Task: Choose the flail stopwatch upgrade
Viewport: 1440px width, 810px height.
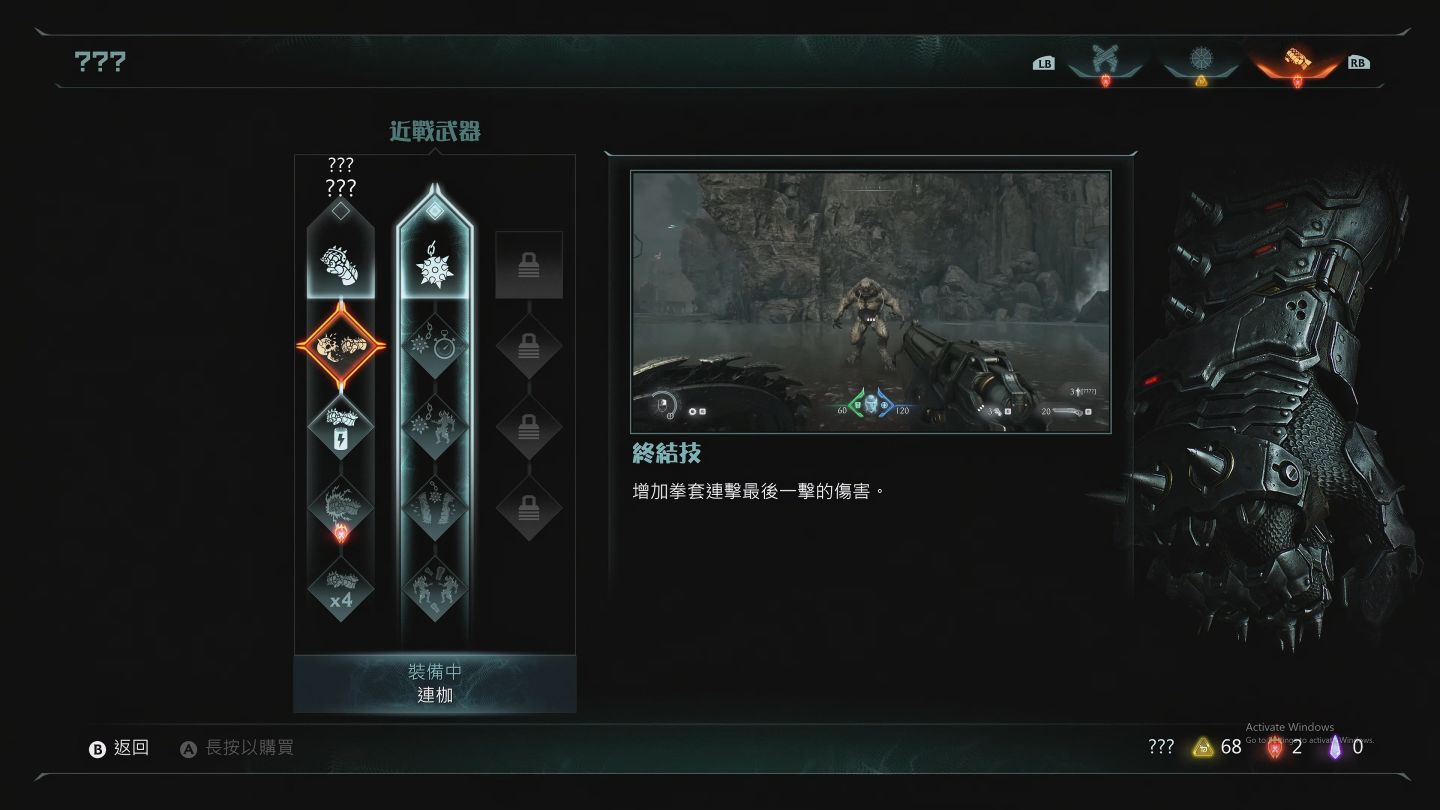Action: (x=435, y=347)
